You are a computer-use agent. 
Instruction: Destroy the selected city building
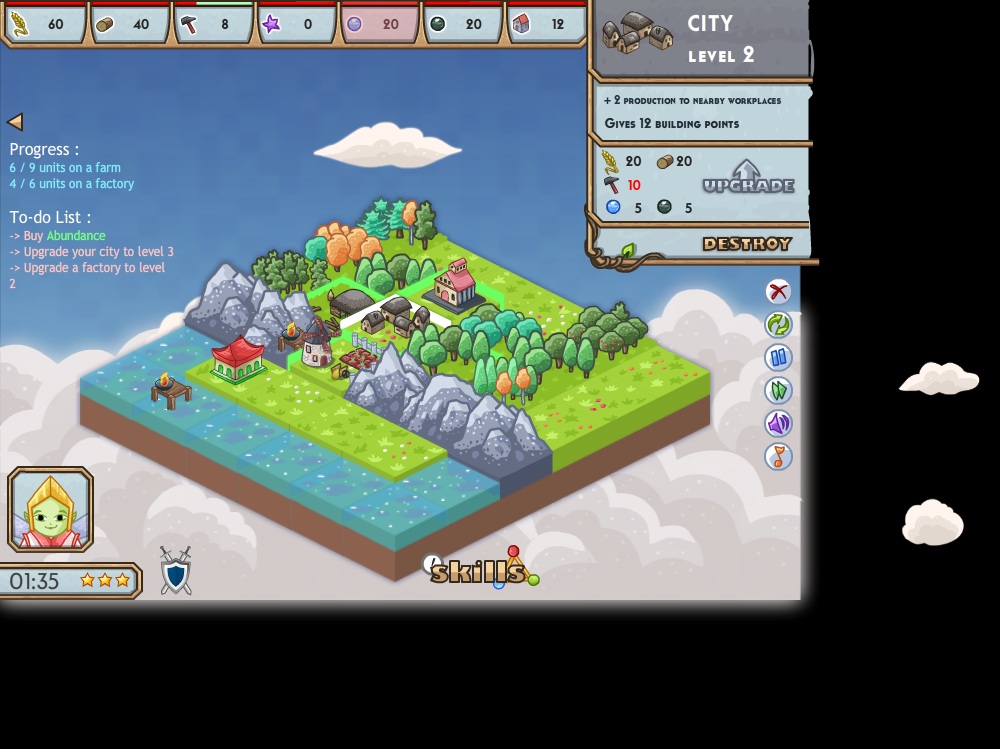pyautogui.click(x=746, y=244)
